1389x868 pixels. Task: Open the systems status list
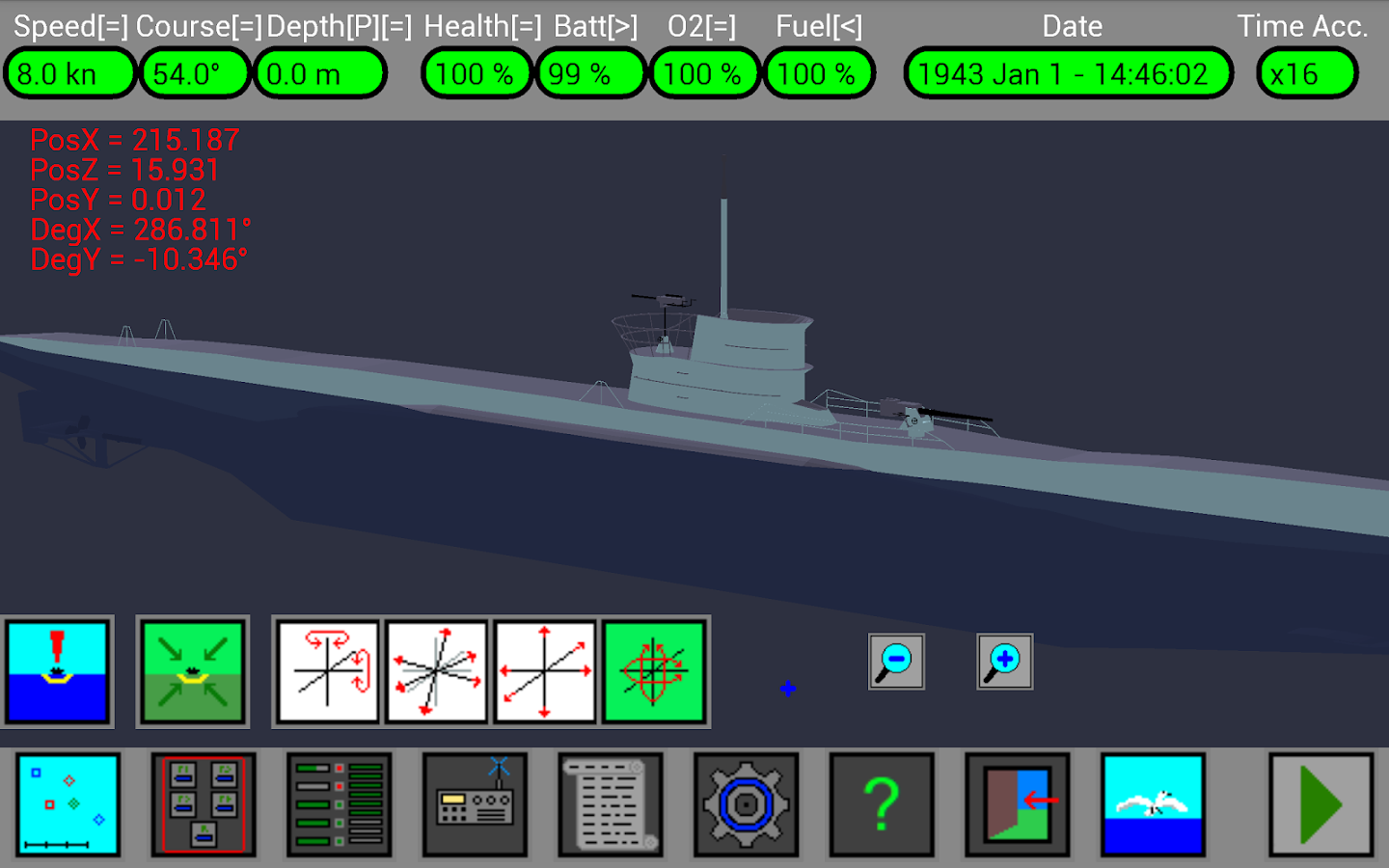339,805
